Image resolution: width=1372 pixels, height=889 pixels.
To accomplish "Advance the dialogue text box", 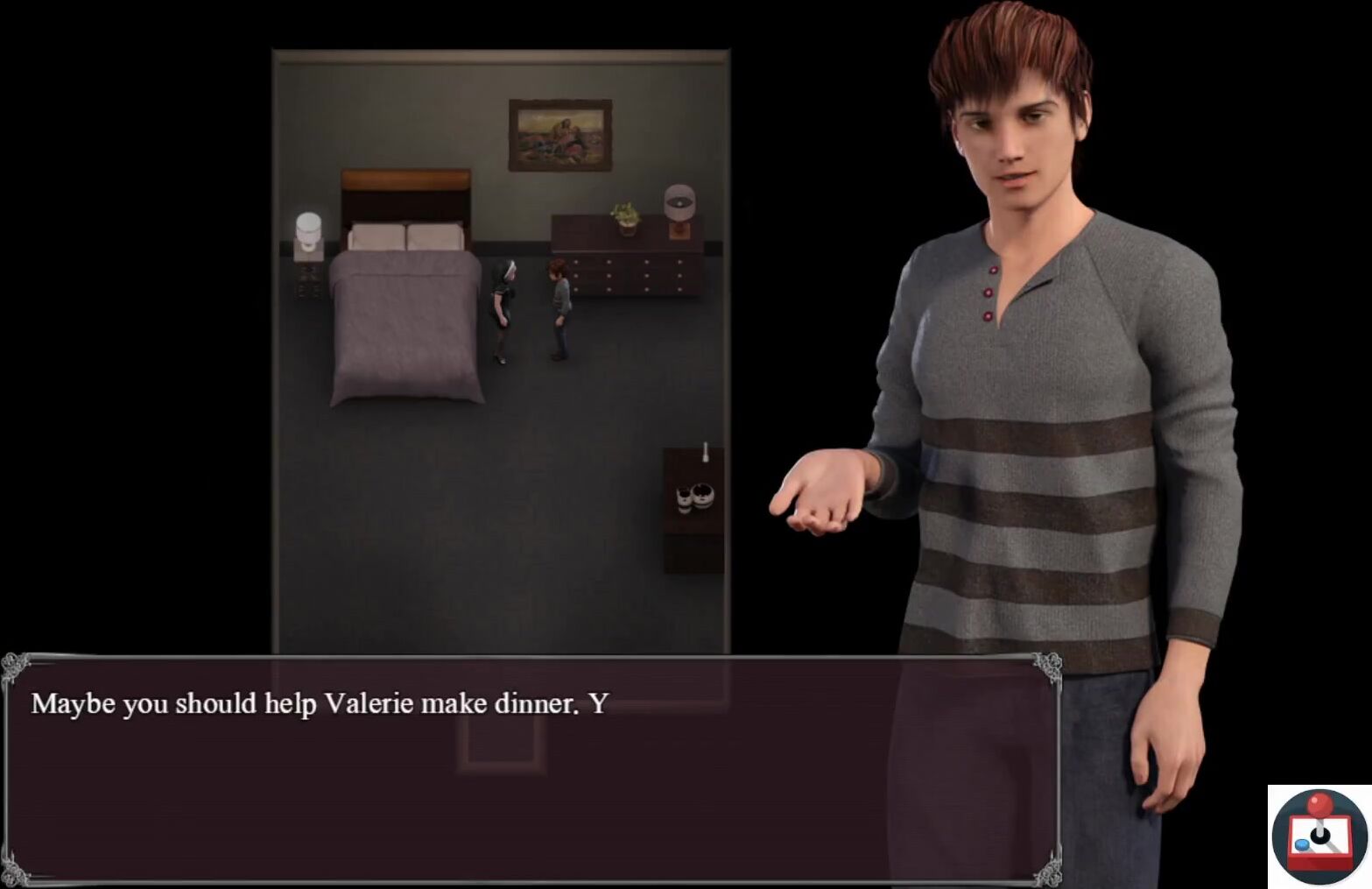I will [x=531, y=769].
